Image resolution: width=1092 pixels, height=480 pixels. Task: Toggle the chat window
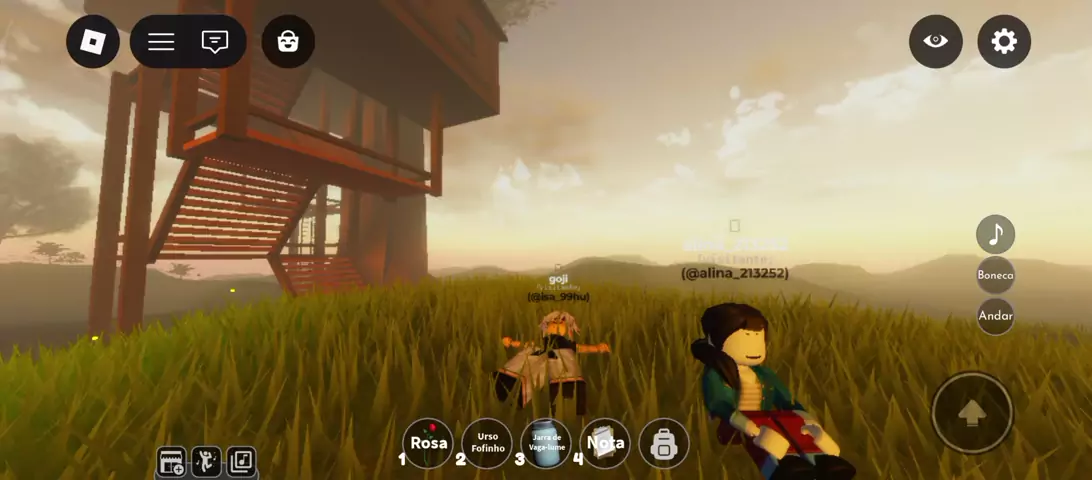click(215, 42)
